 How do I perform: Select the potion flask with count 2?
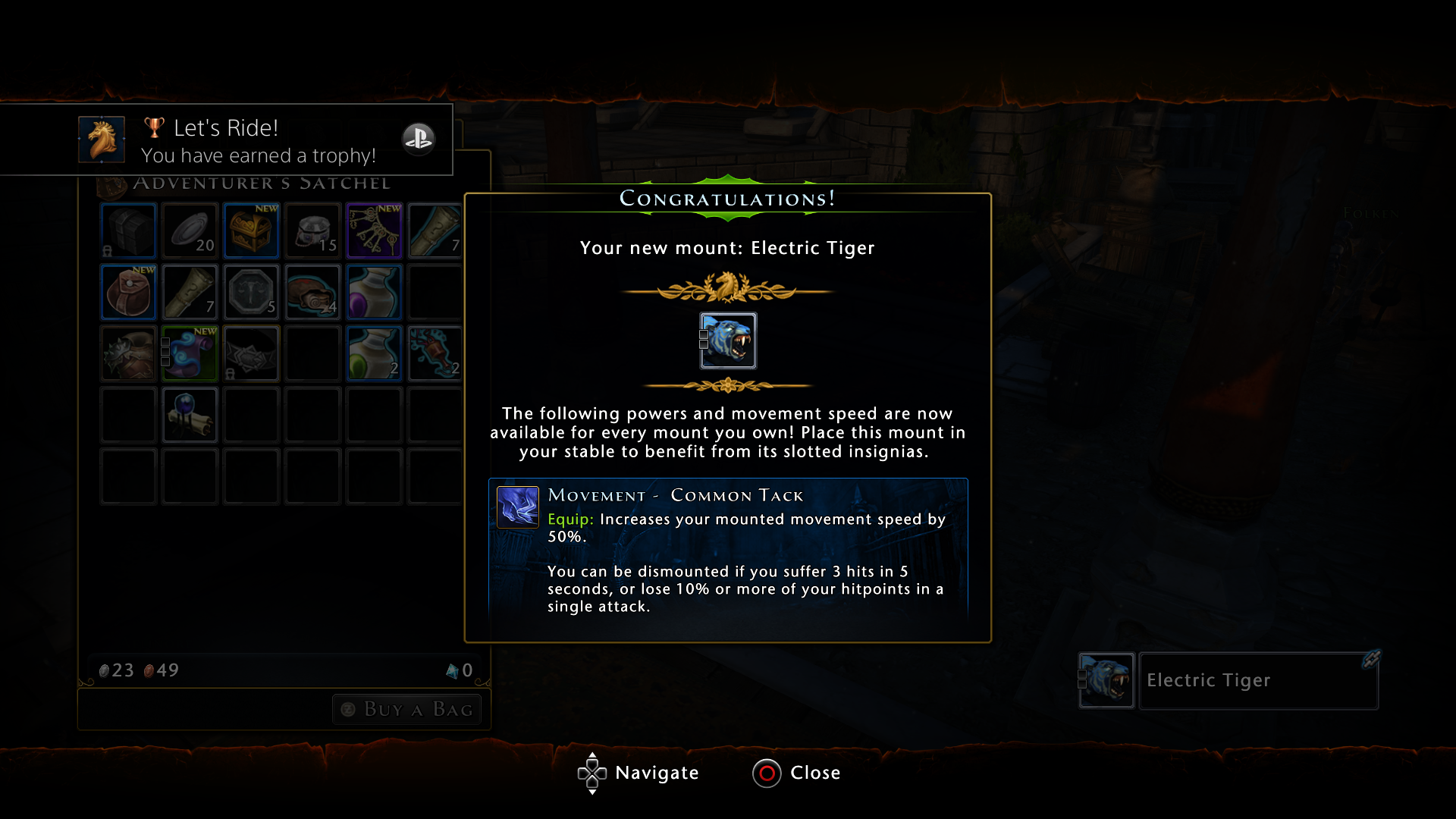point(374,353)
